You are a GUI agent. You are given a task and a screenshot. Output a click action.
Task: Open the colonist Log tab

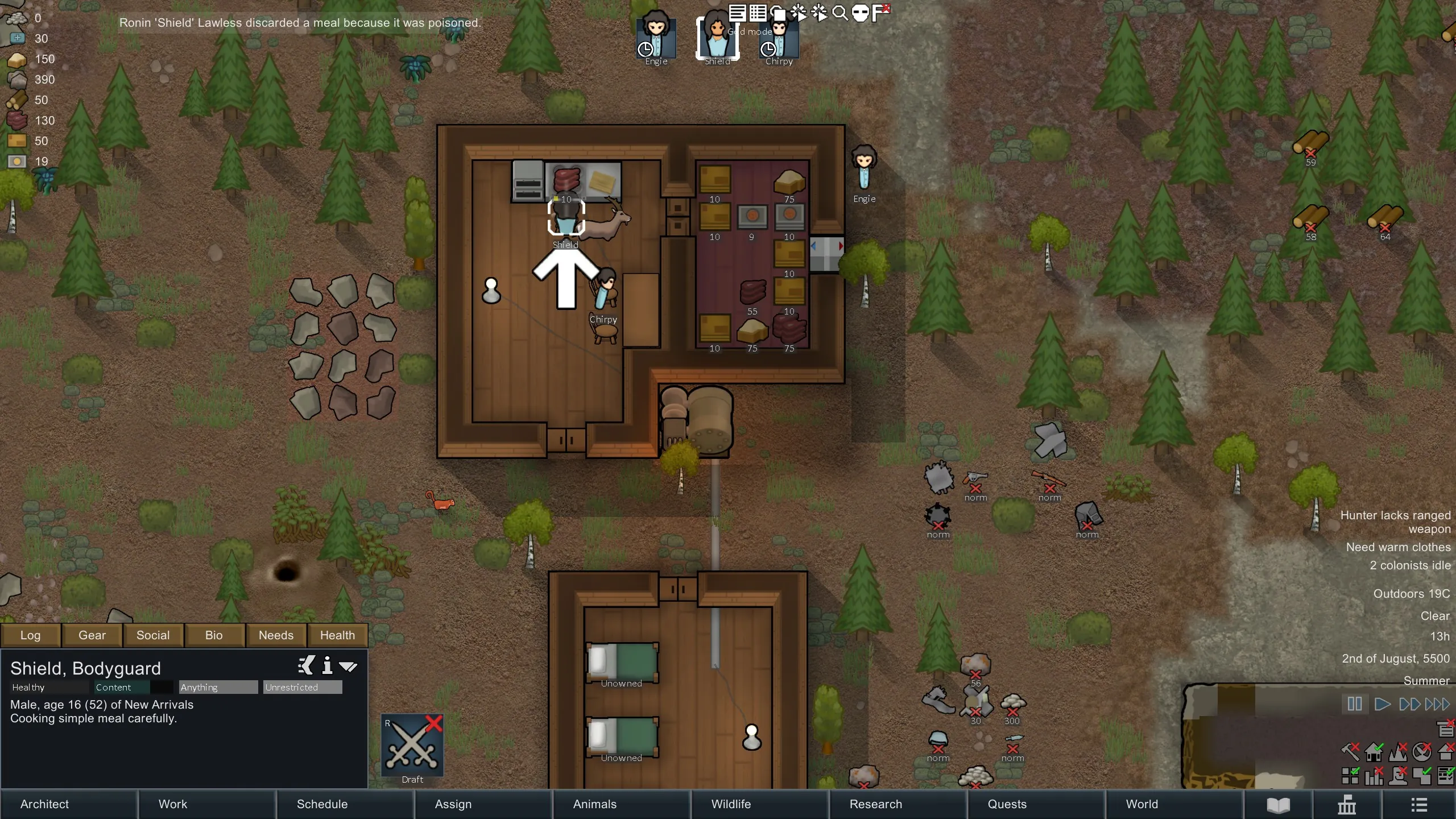pos(31,635)
